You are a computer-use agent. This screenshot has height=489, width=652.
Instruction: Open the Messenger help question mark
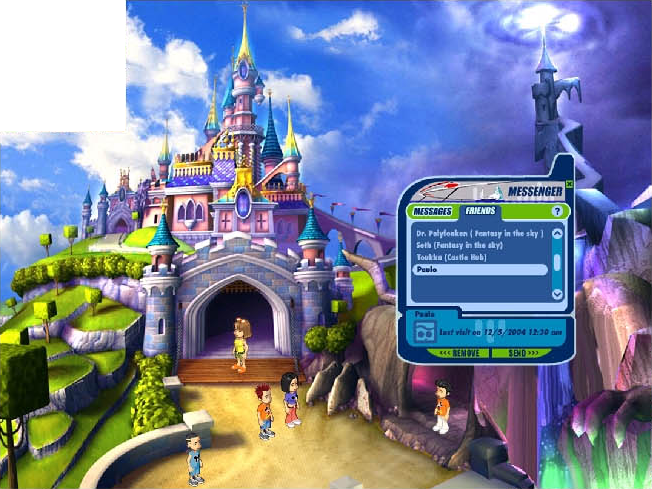557,212
